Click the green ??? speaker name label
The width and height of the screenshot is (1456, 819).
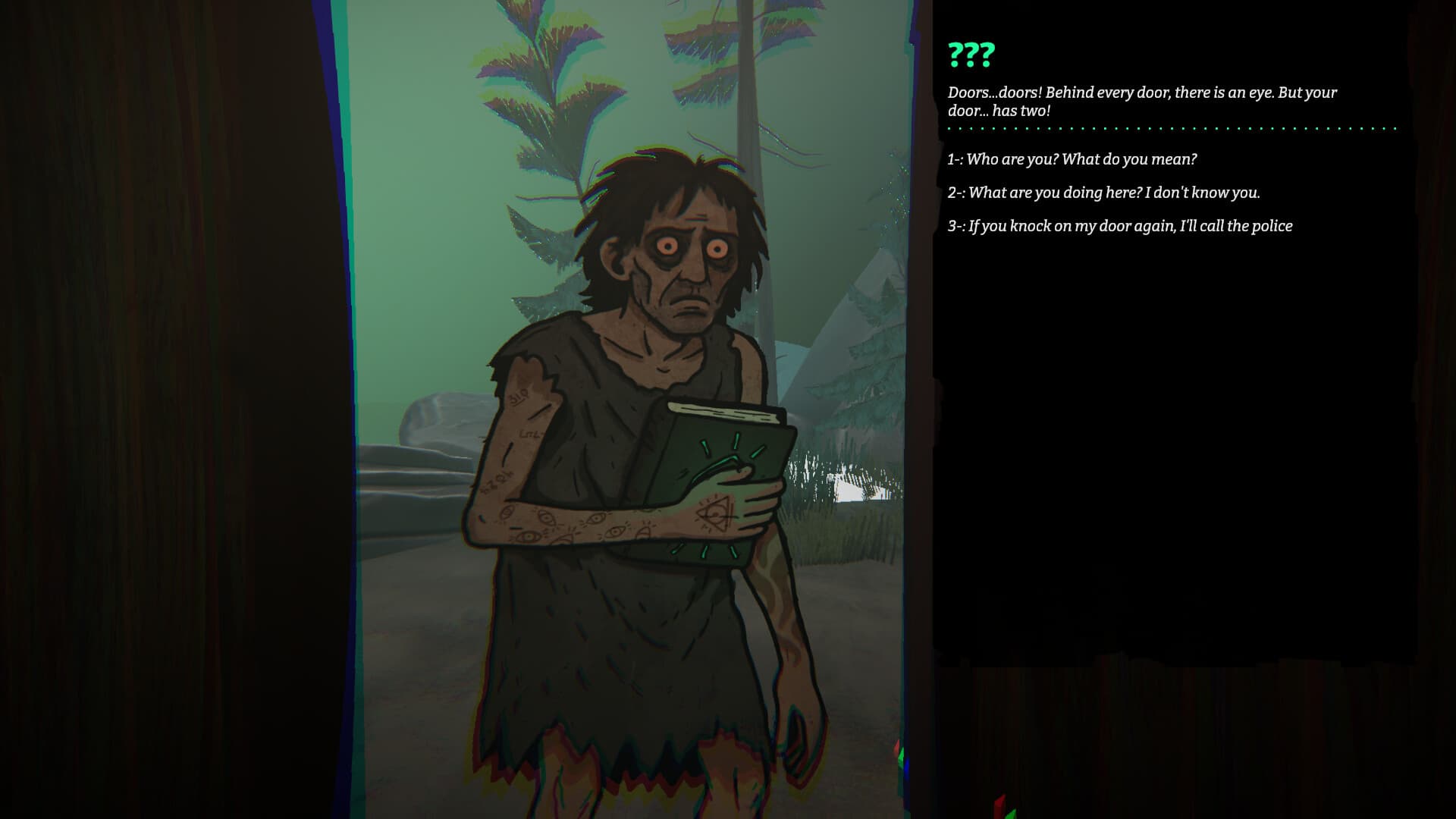point(972,55)
